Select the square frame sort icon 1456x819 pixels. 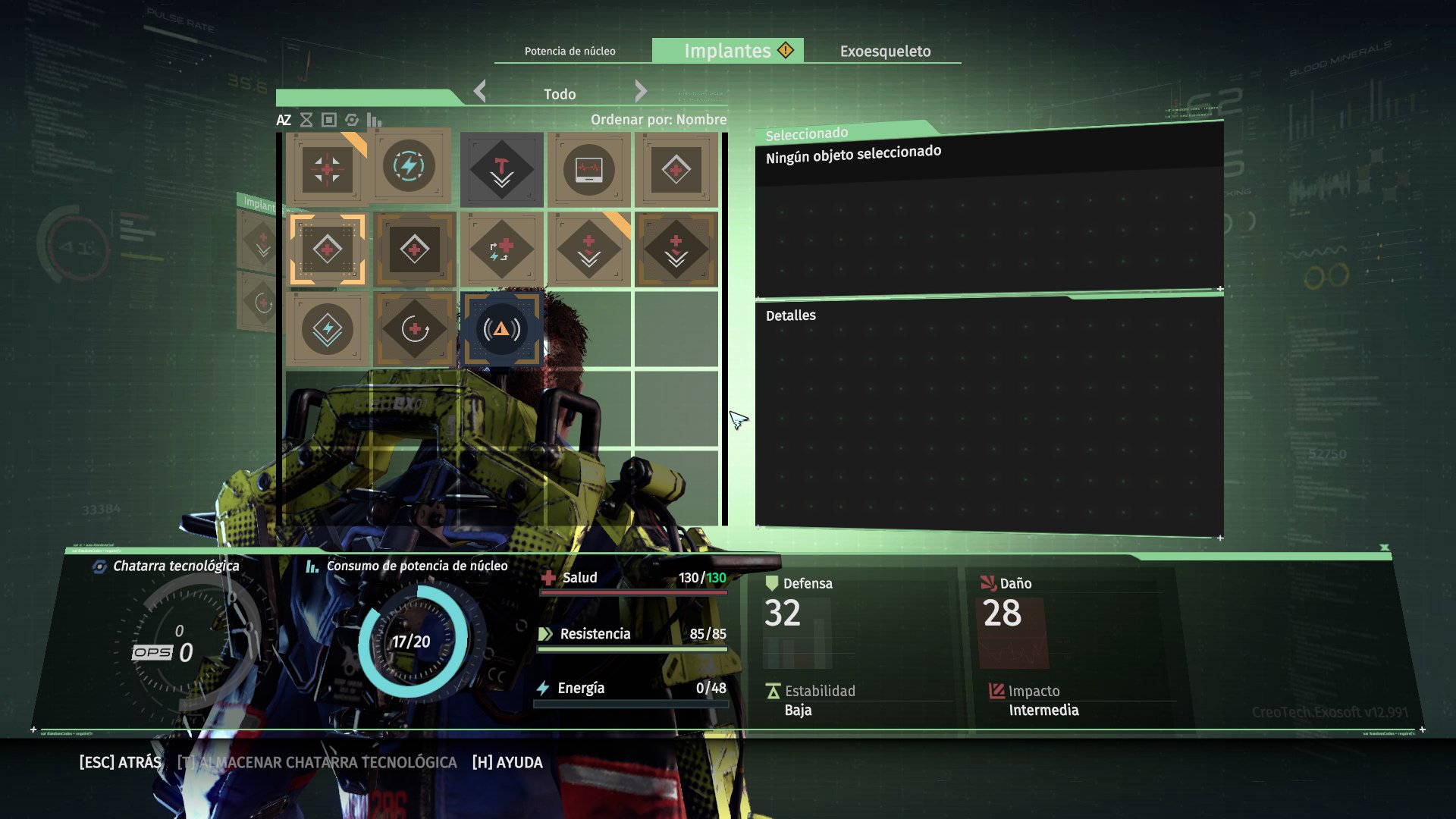tap(328, 119)
